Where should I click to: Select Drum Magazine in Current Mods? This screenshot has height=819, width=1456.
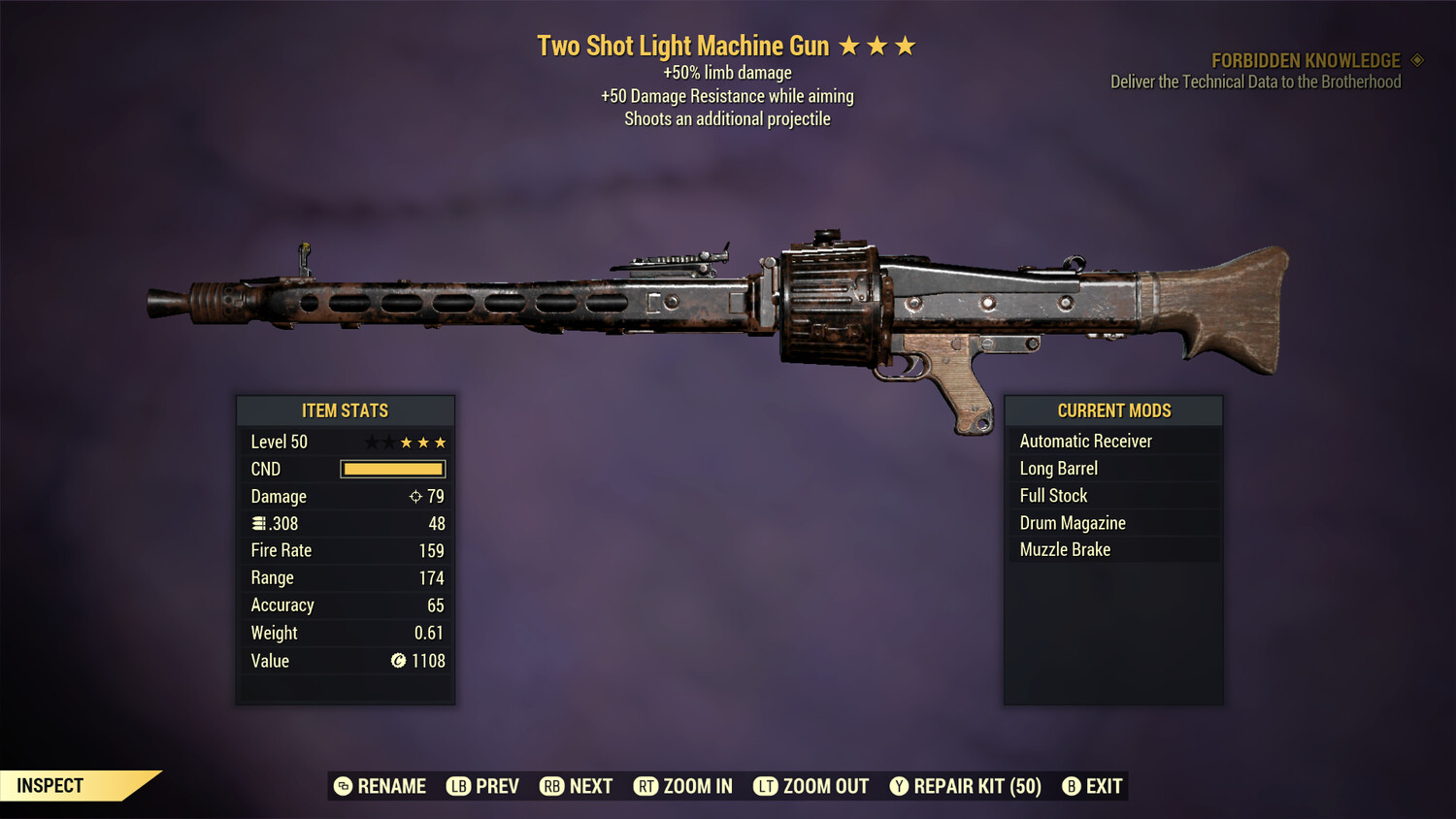click(1072, 522)
